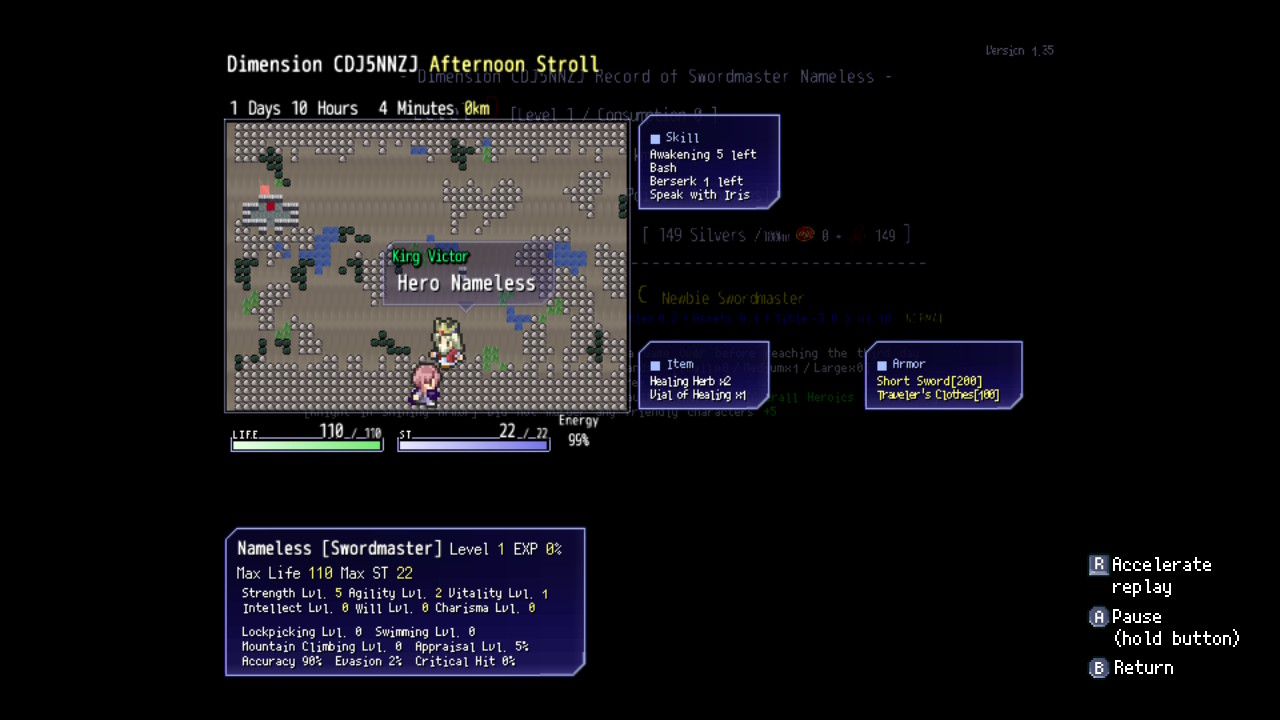
Task: Click the King Victor name tag
Action: tap(429, 257)
